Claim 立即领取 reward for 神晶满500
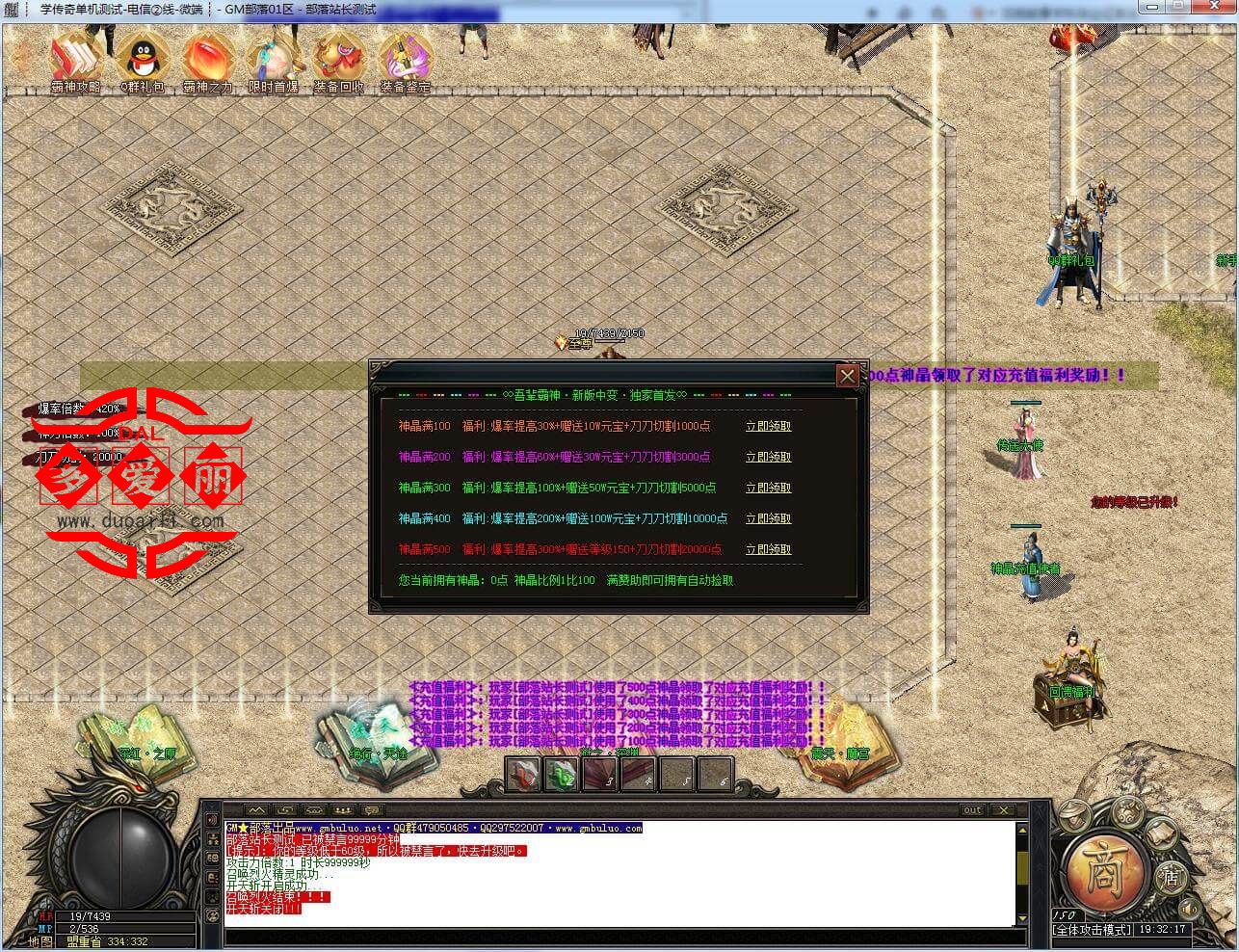The height and width of the screenshot is (952, 1239). click(x=768, y=549)
